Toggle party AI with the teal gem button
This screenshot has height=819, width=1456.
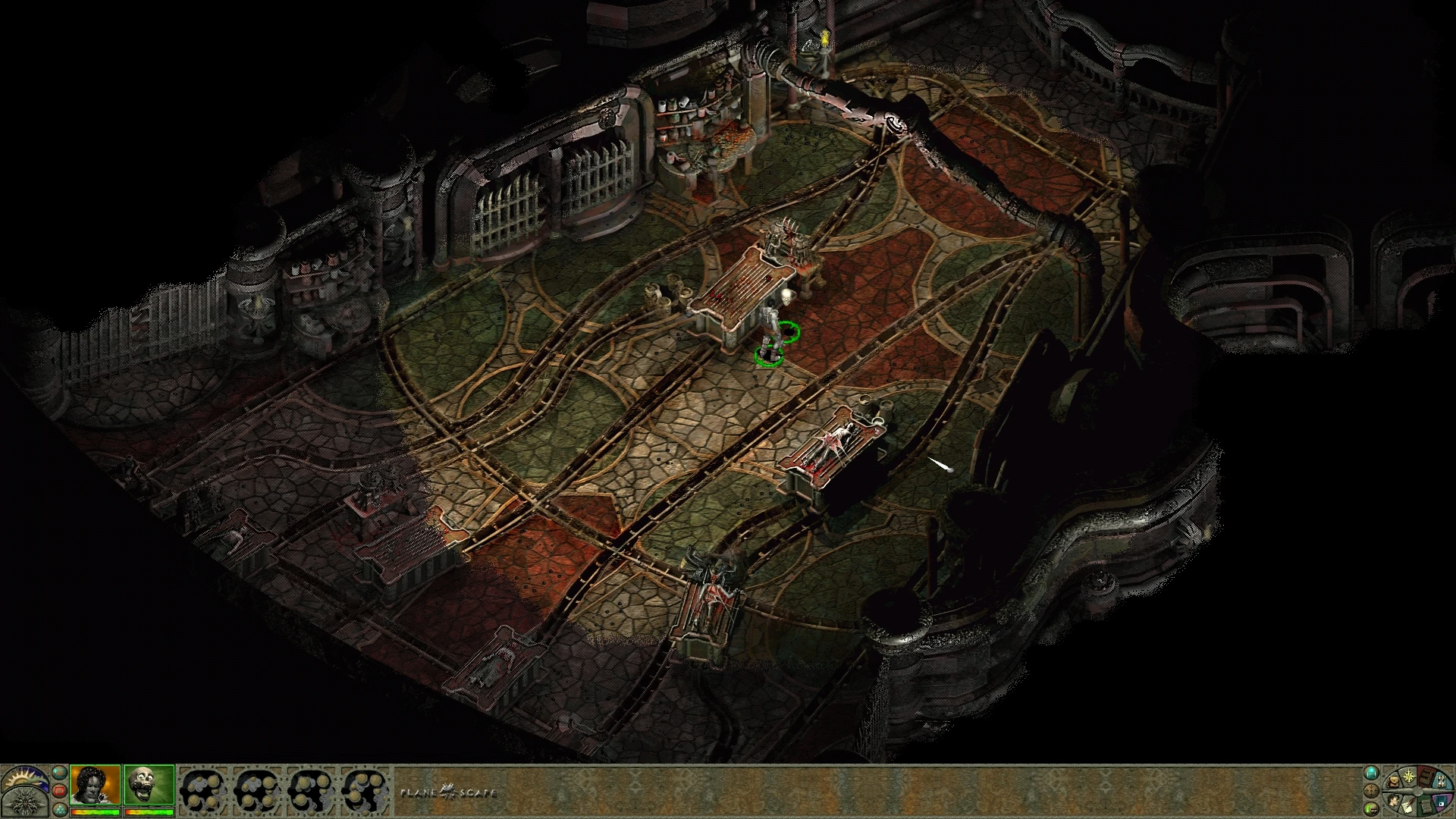[x=60, y=811]
